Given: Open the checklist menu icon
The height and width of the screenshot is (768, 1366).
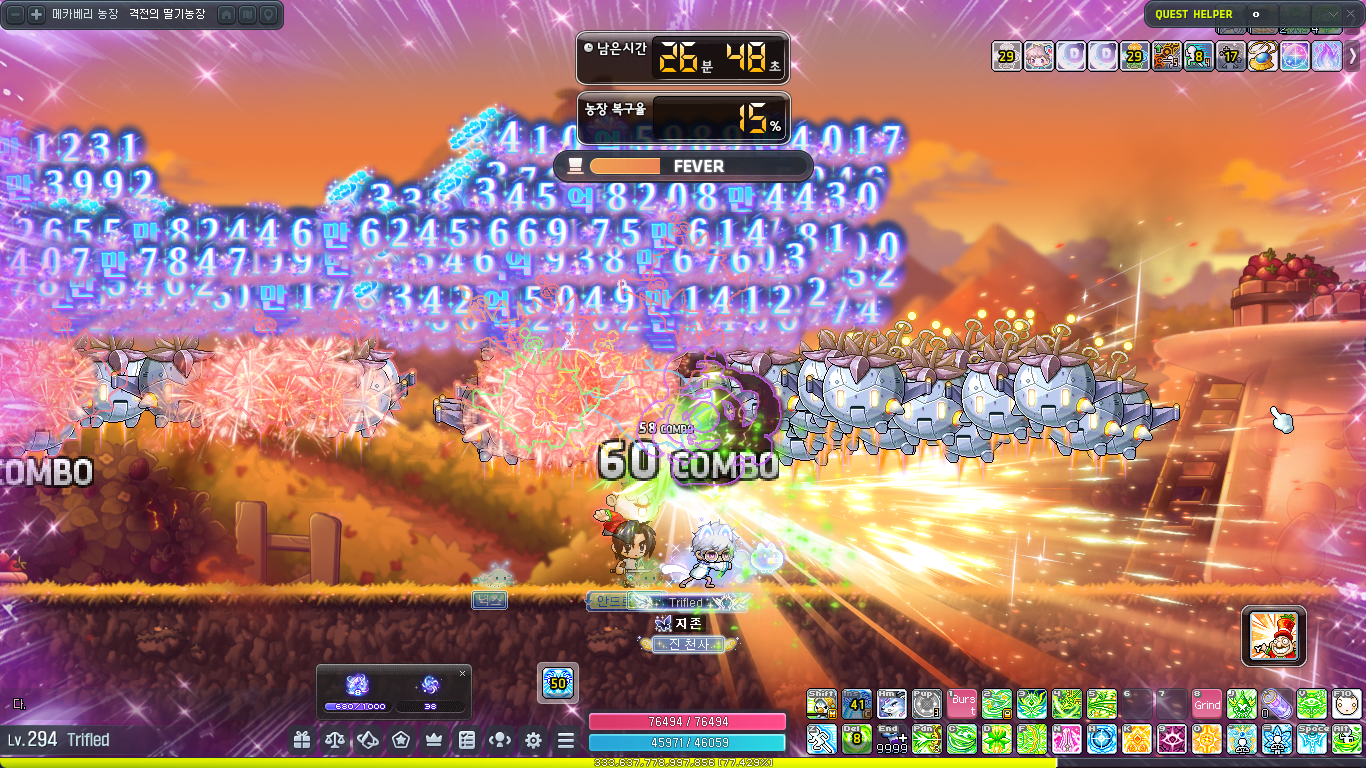Looking at the screenshot, I should pos(467,741).
